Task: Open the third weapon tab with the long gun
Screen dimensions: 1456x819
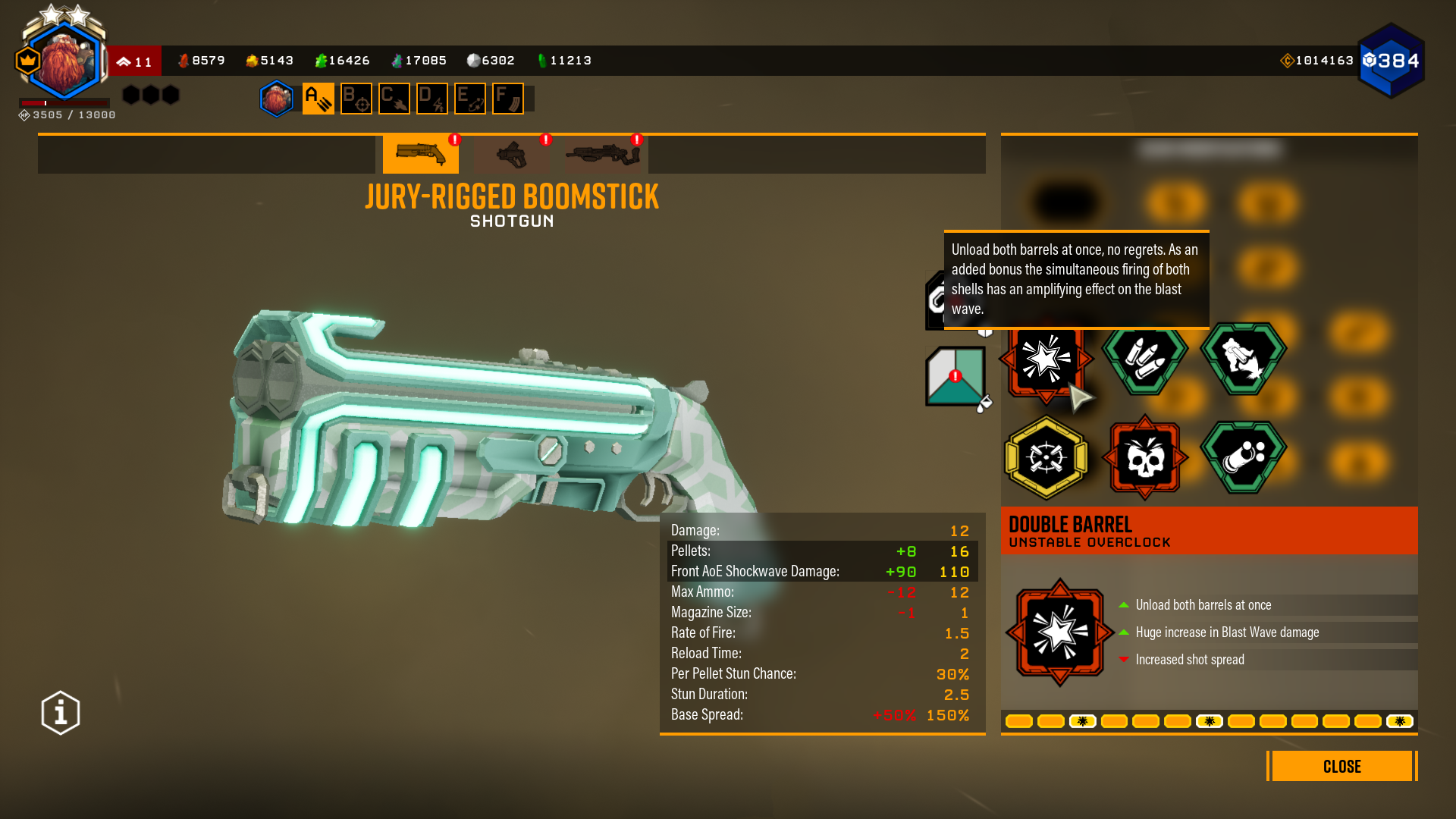Action: click(x=603, y=154)
